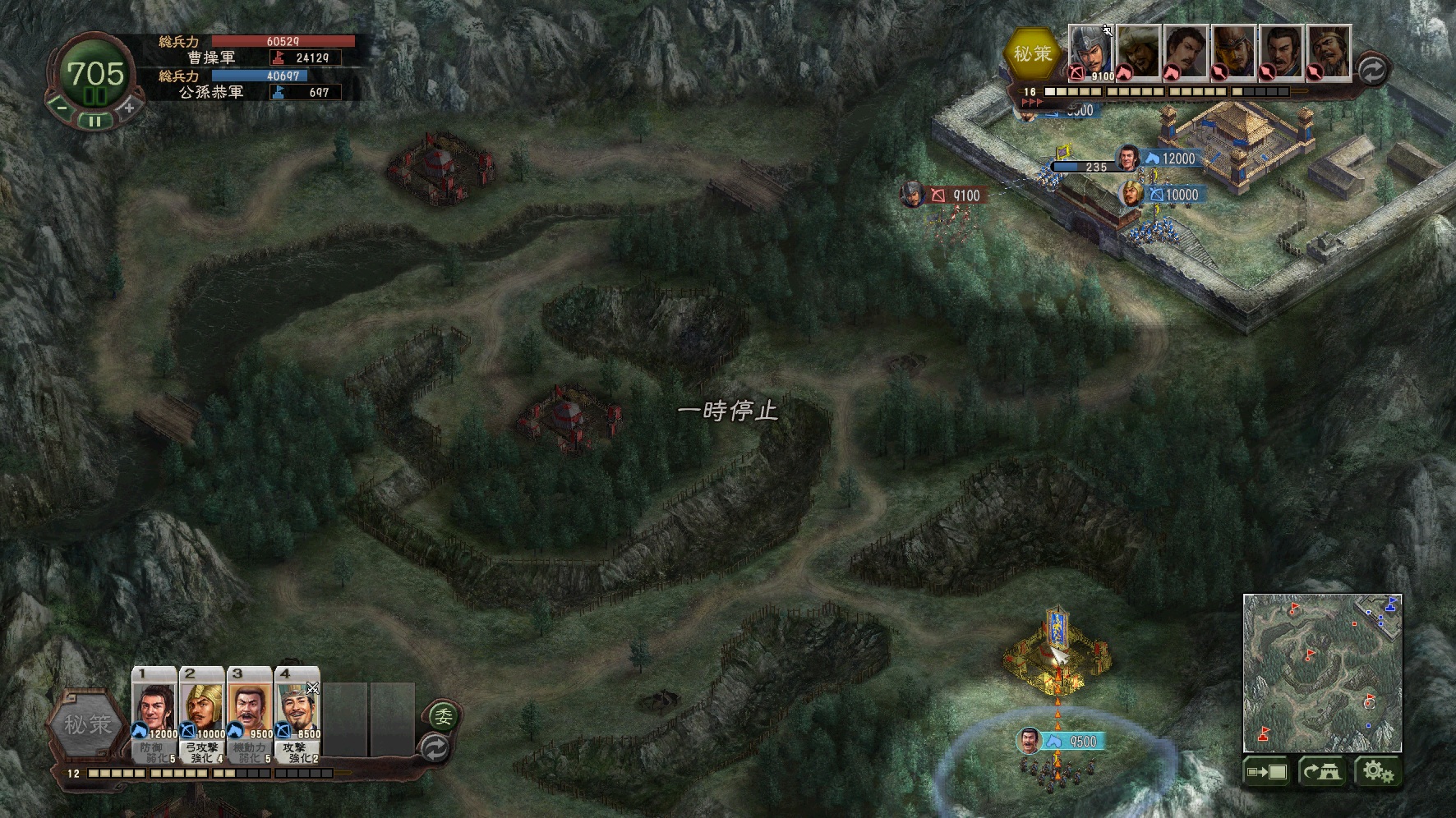Click the castle return arrow button
The width and height of the screenshot is (1456, 818).
pyautogui.click(x=1321, y=772)
